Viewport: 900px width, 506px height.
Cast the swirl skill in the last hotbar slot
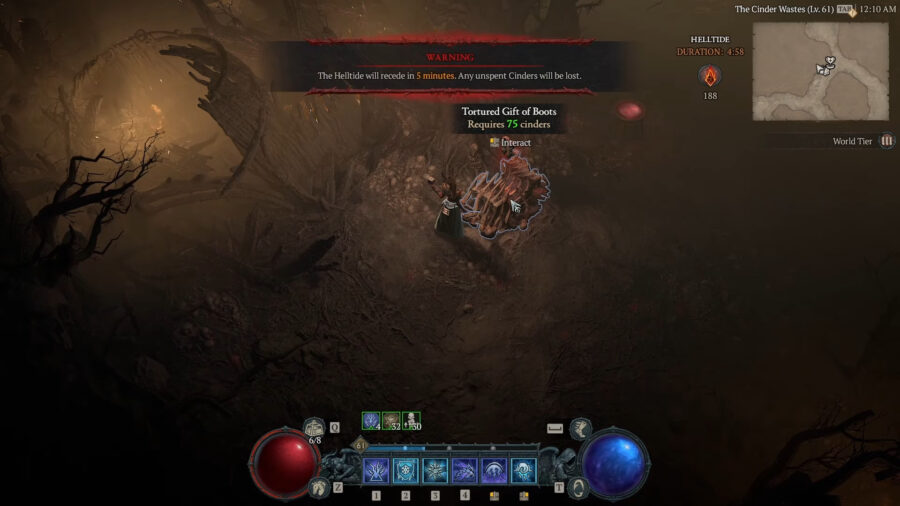[x=523, y=471]
